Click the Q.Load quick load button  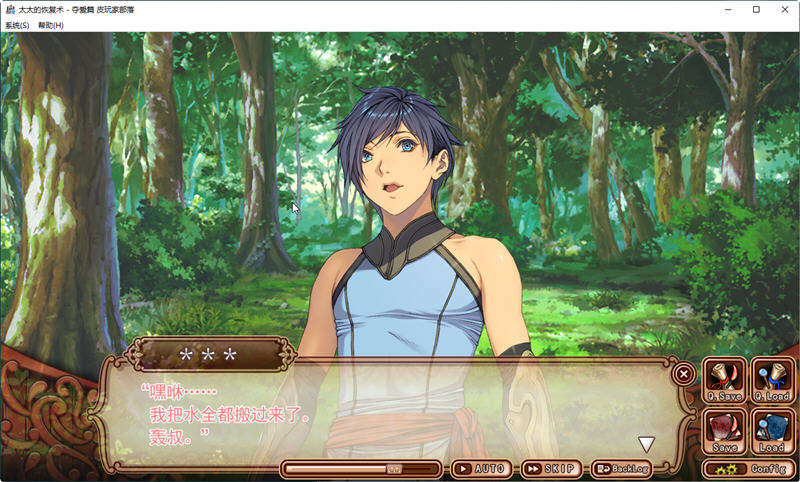click(x=772, y=382)
